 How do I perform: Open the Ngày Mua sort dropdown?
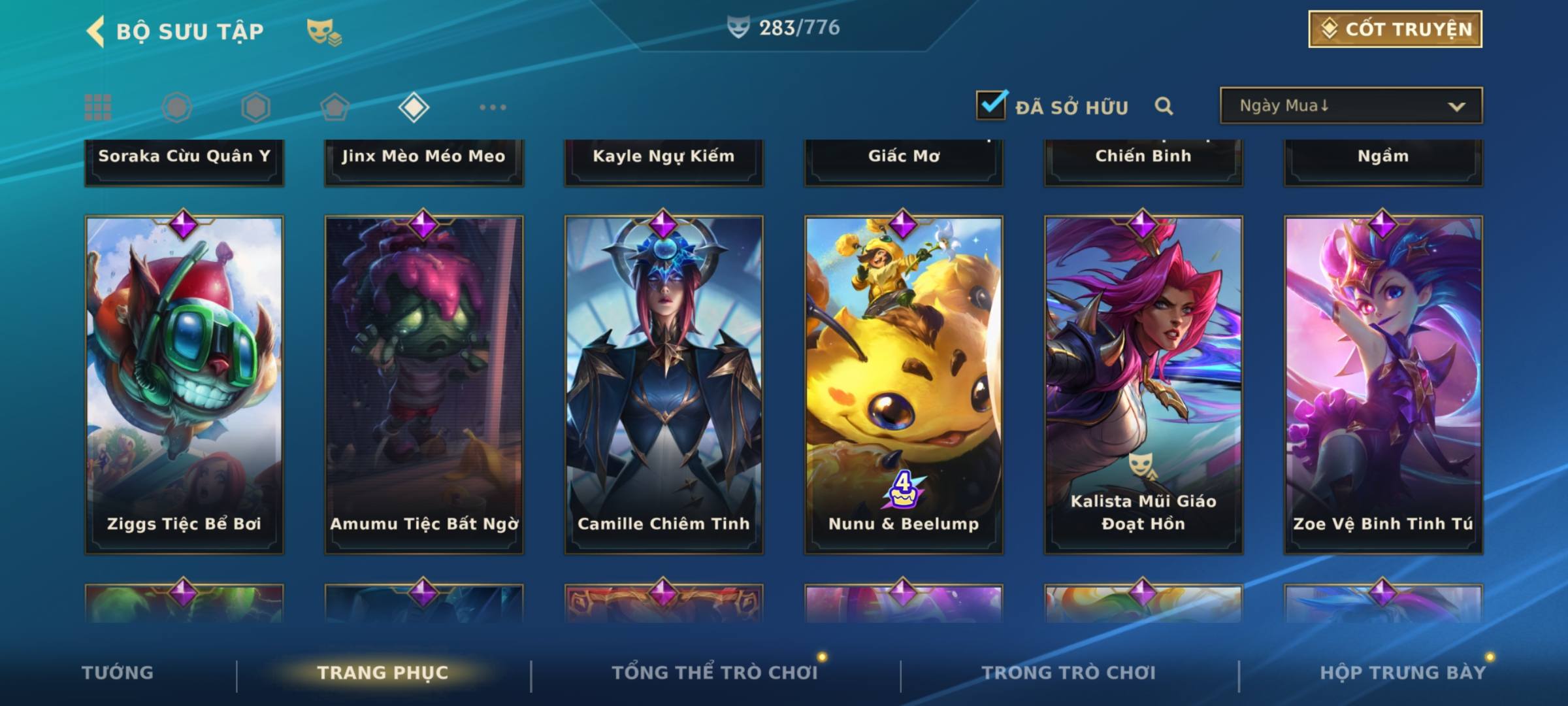coord(1350,106)
